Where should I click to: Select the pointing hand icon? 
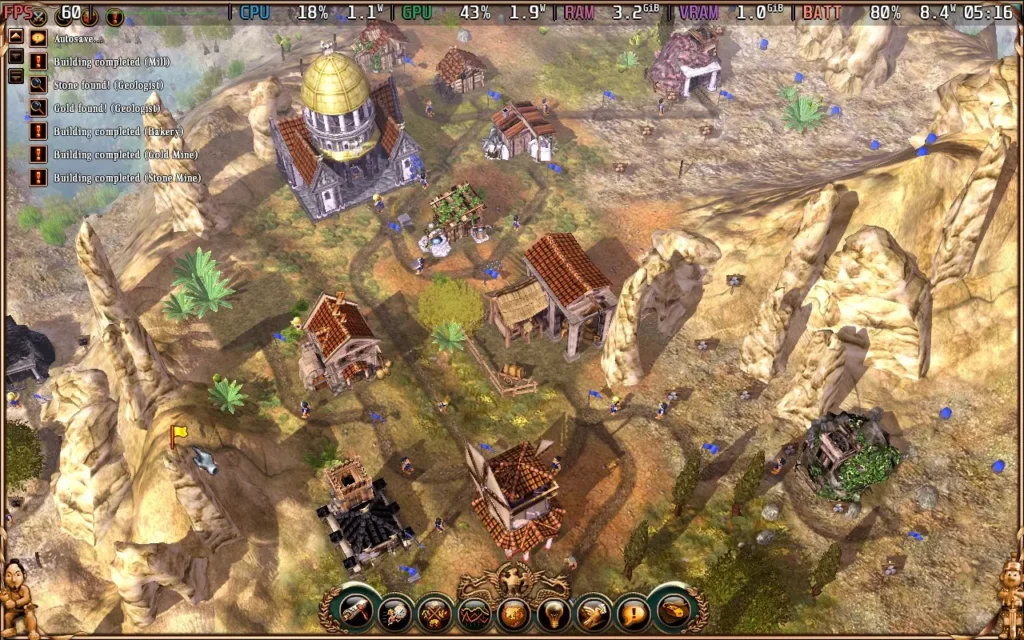591,611
